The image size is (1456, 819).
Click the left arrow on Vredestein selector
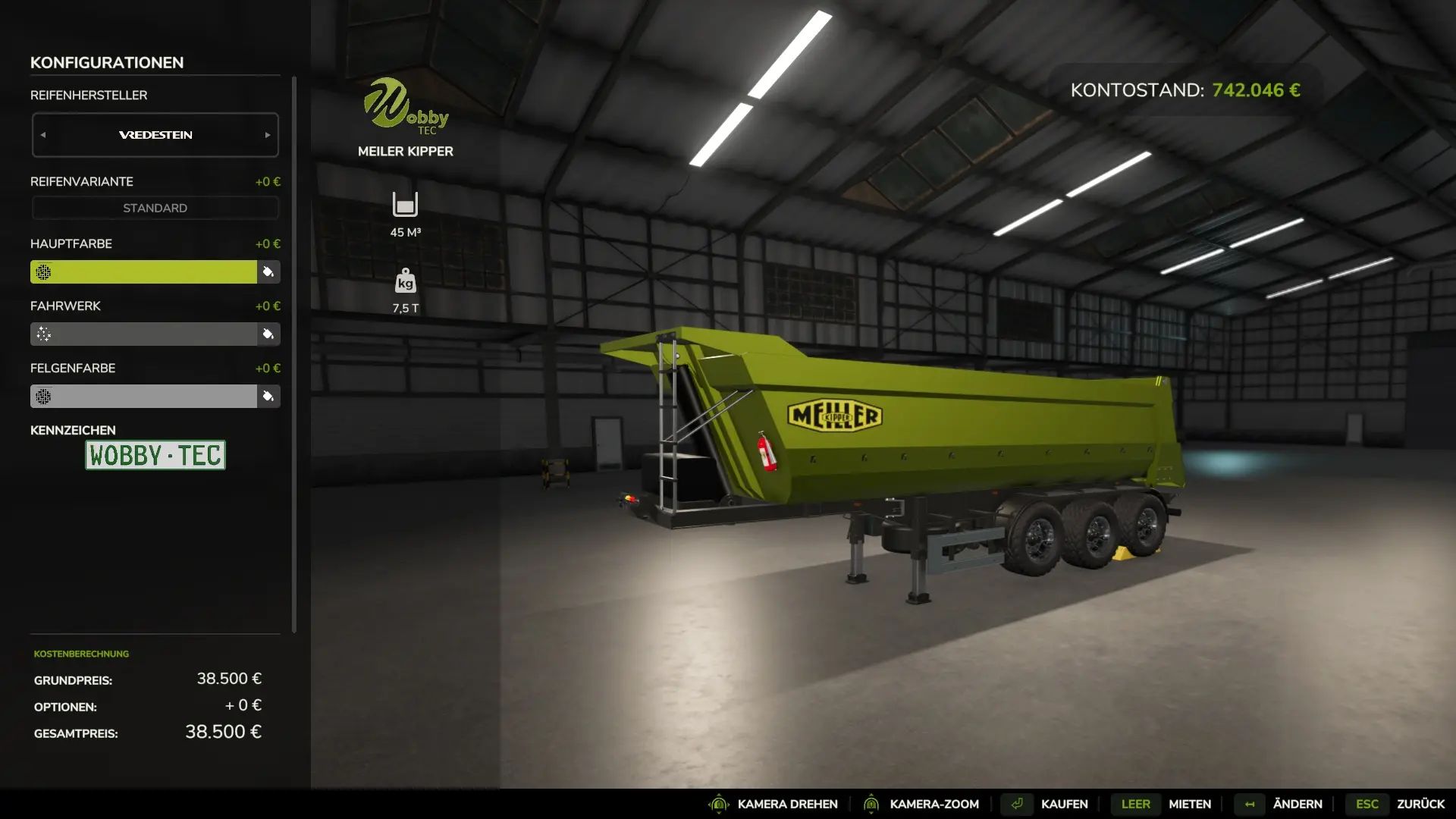pos(43,134)
